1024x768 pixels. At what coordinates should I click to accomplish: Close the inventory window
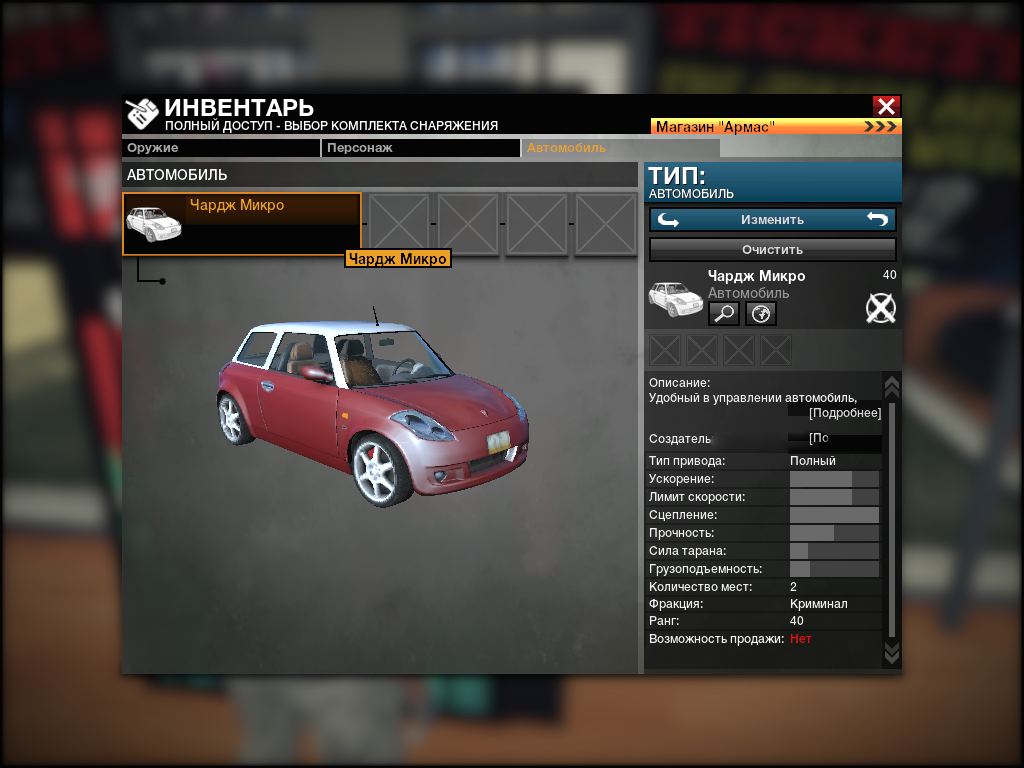point(886,106)
